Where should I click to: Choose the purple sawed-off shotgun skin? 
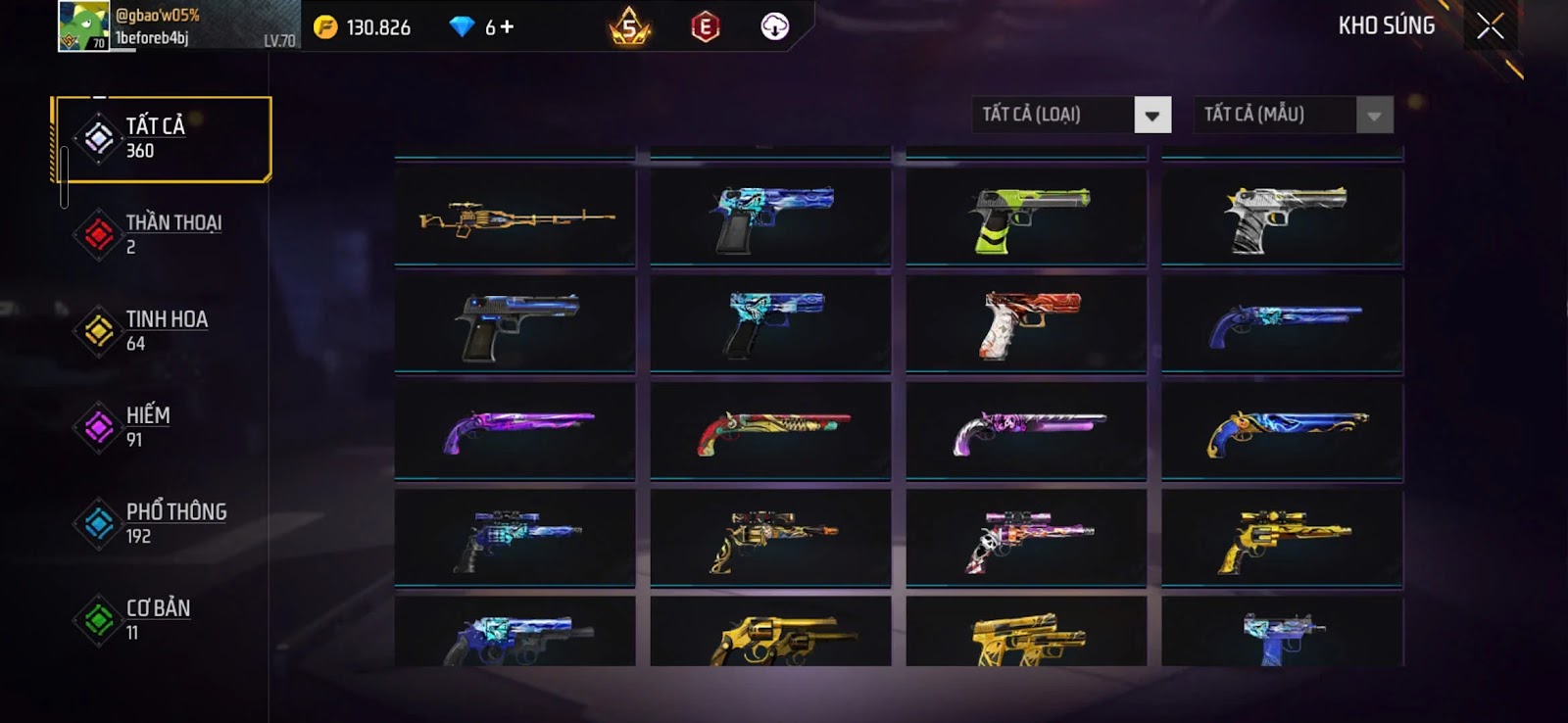(515, 431)
